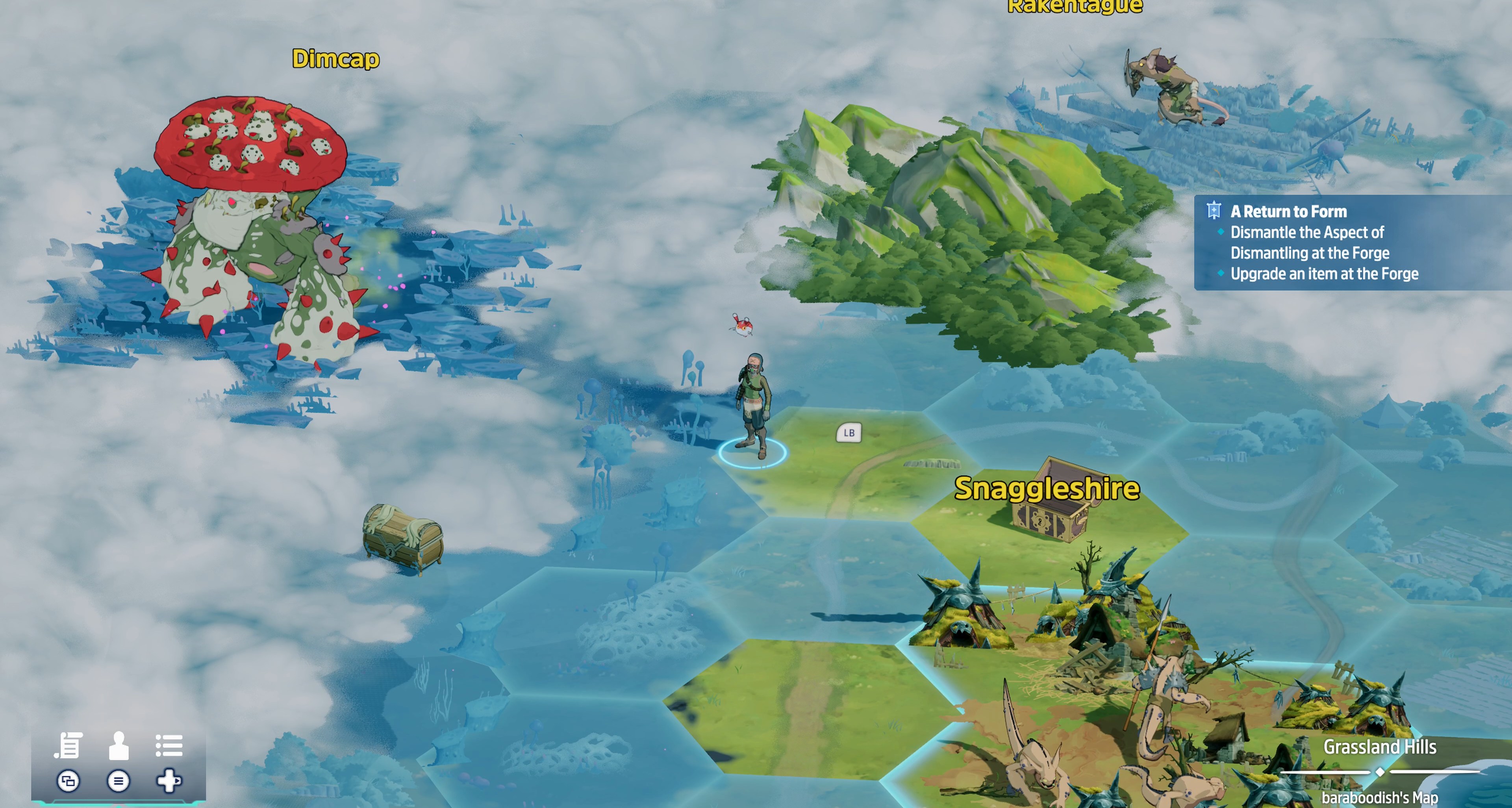This screenshot has height=808, width=1512.
Task: Select the Snaggleshire map location label
Action: [1047, 489]
